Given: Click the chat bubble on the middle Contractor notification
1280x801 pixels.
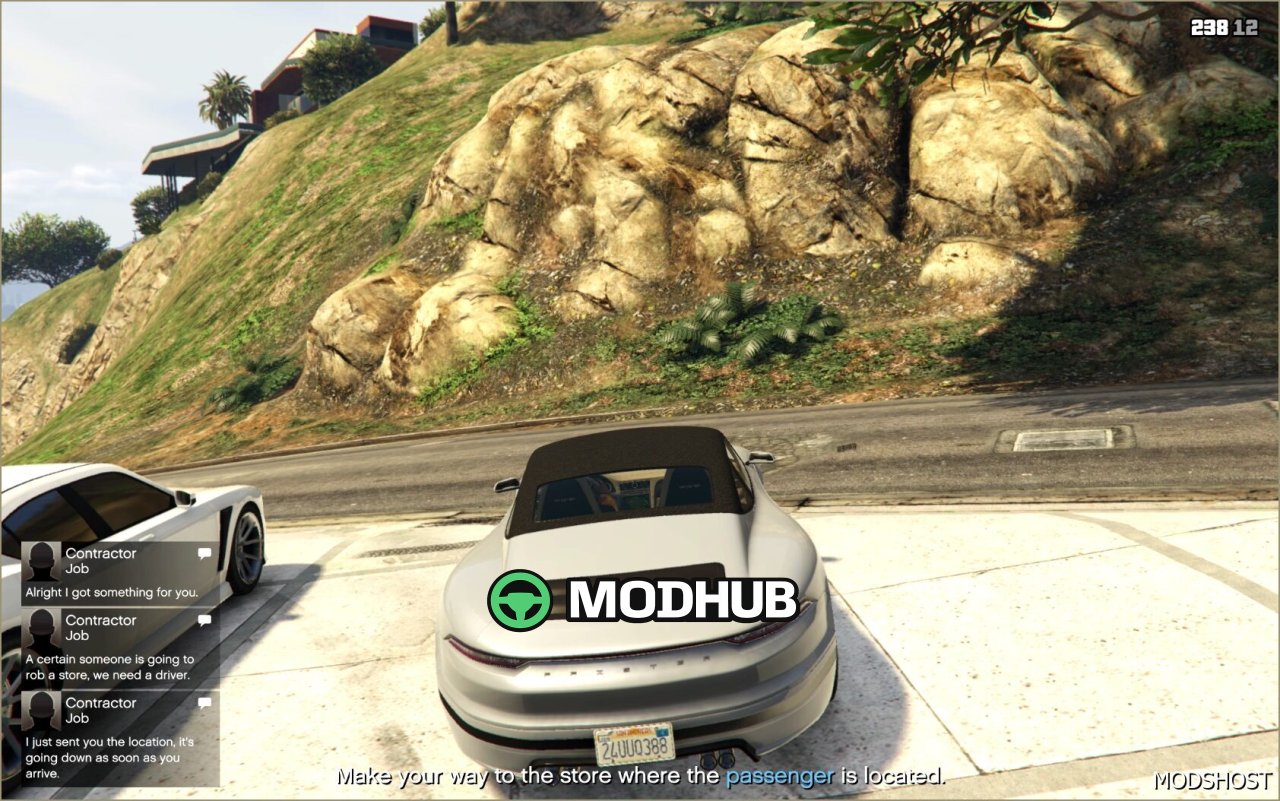Looking at the screenshot, I should 204,620.
